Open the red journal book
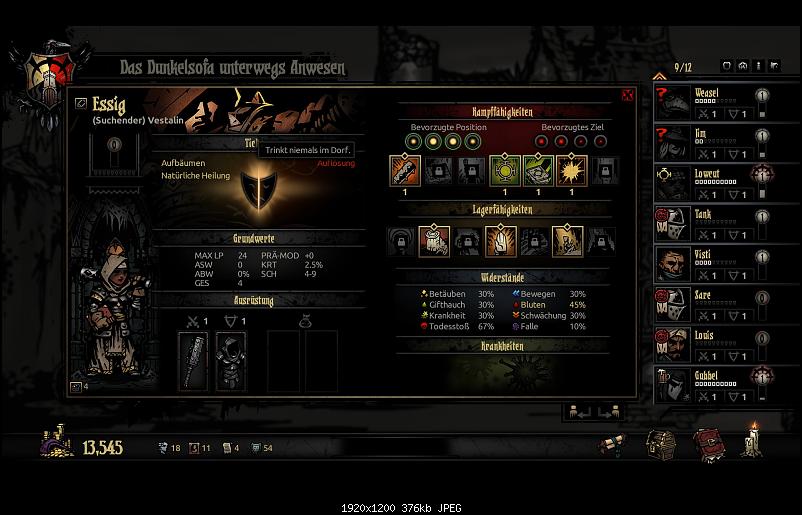 tap(708, 443)
